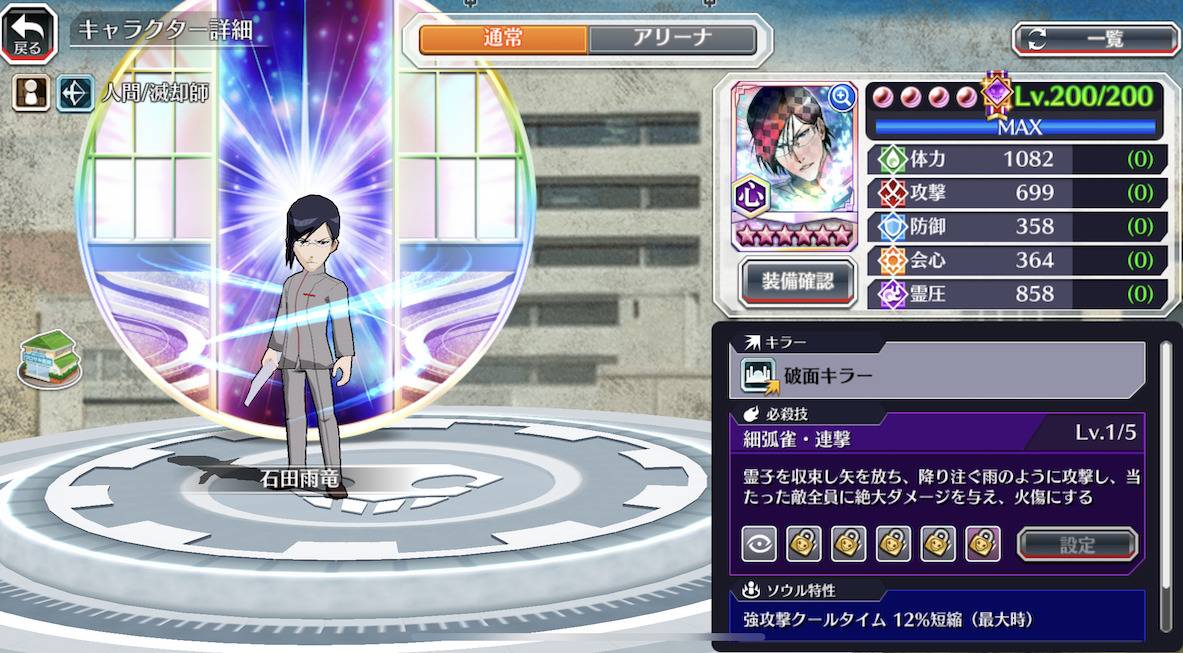The height and width of the screenshot is (653, 1183).
Task: Open 装備確認 equipment check
Action: click(799, 281)
